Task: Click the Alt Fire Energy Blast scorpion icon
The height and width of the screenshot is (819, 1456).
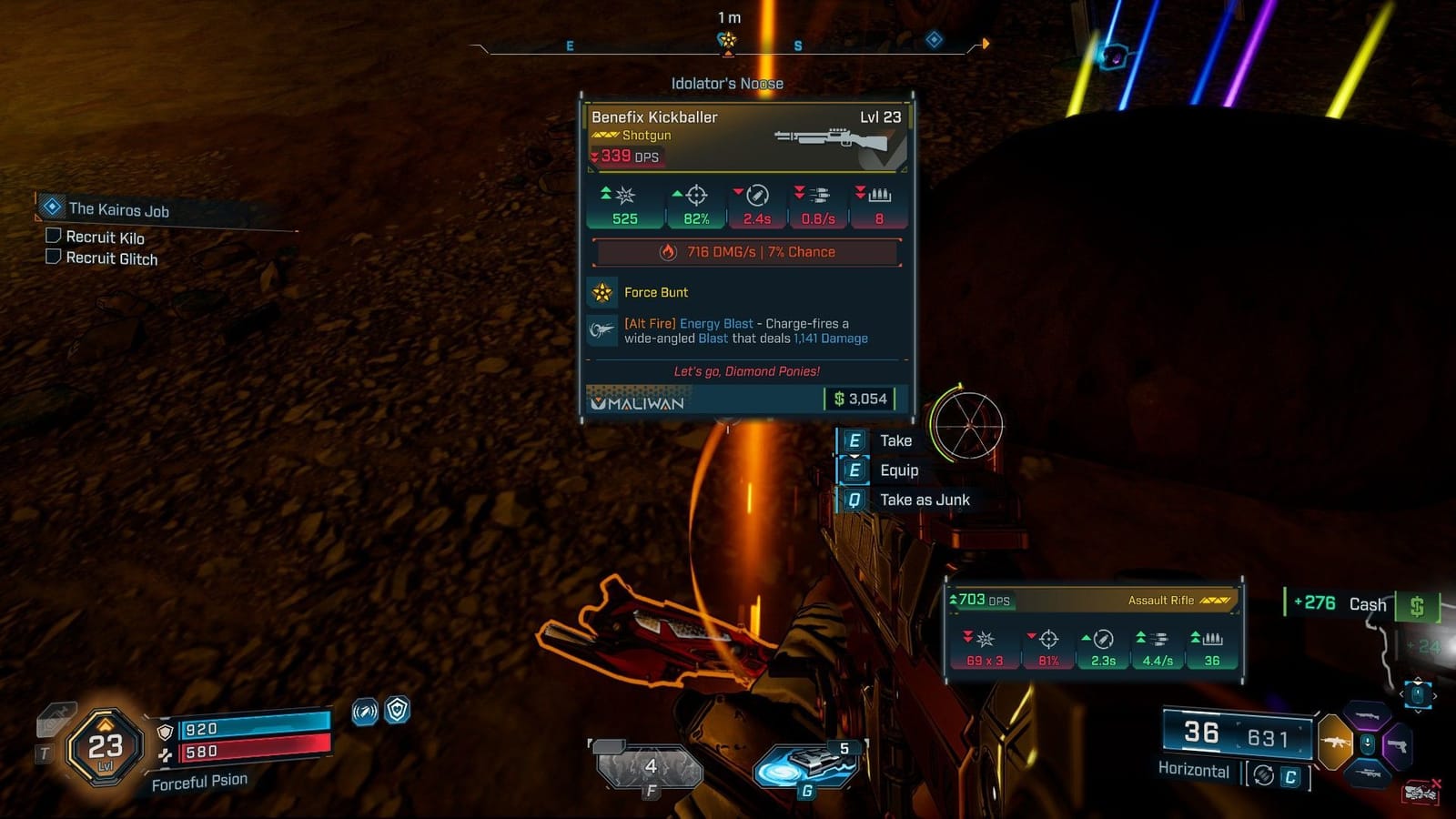Action: (x=602, y=331)
